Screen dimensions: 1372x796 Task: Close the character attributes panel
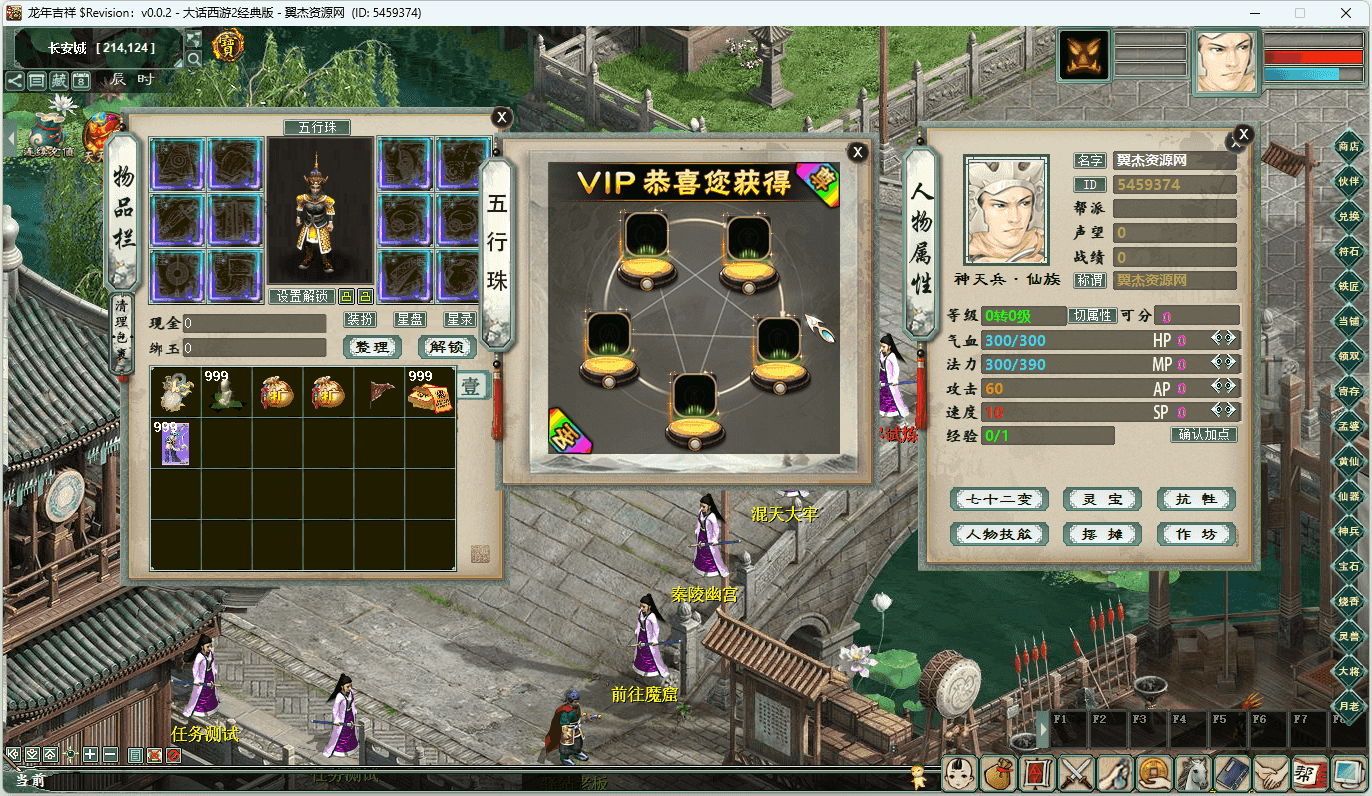pyautogui.click(x=1243, y=134)
